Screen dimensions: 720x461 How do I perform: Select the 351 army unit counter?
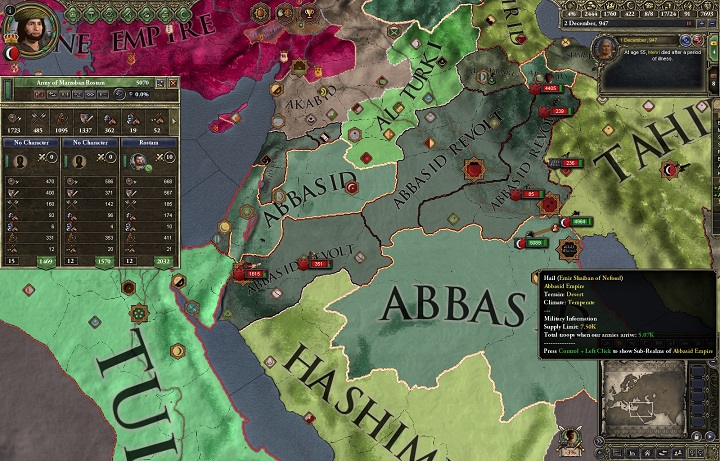[320, 264]
